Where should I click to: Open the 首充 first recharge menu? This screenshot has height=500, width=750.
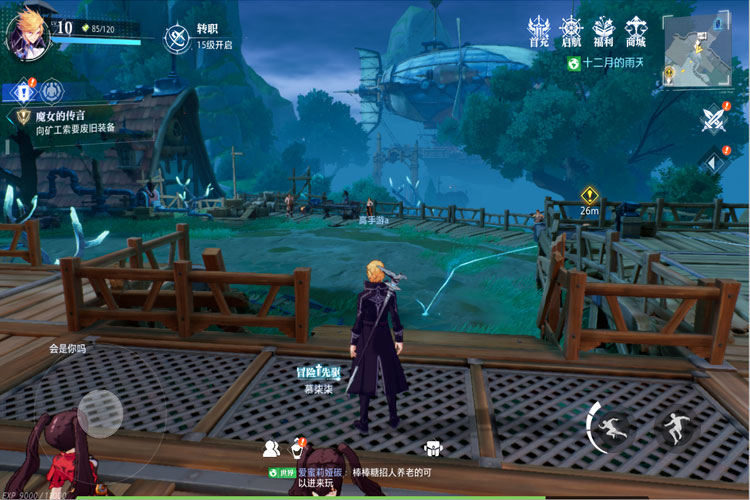[x=539, y=31]
